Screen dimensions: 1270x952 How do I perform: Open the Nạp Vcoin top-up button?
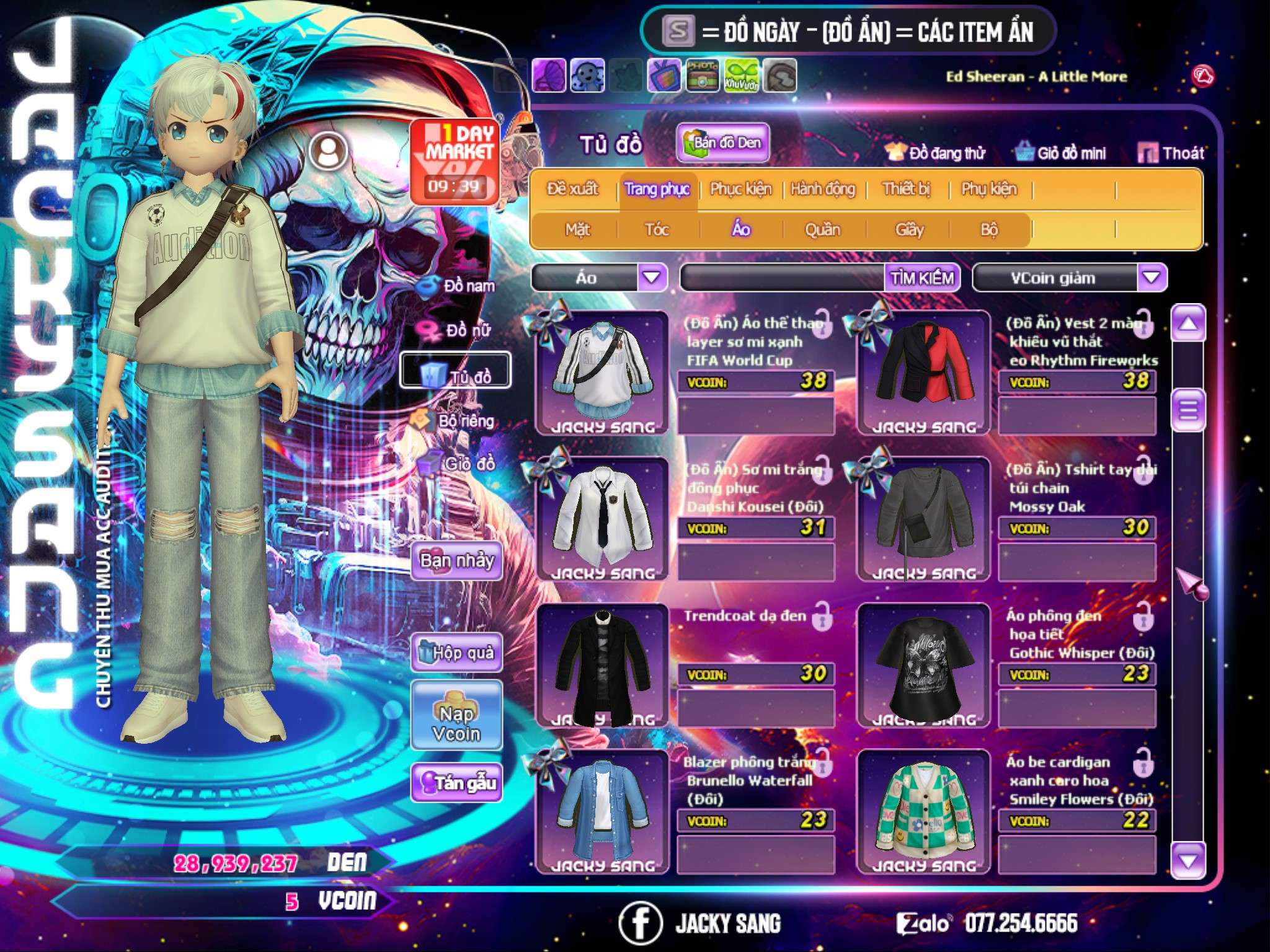point(456,723)
